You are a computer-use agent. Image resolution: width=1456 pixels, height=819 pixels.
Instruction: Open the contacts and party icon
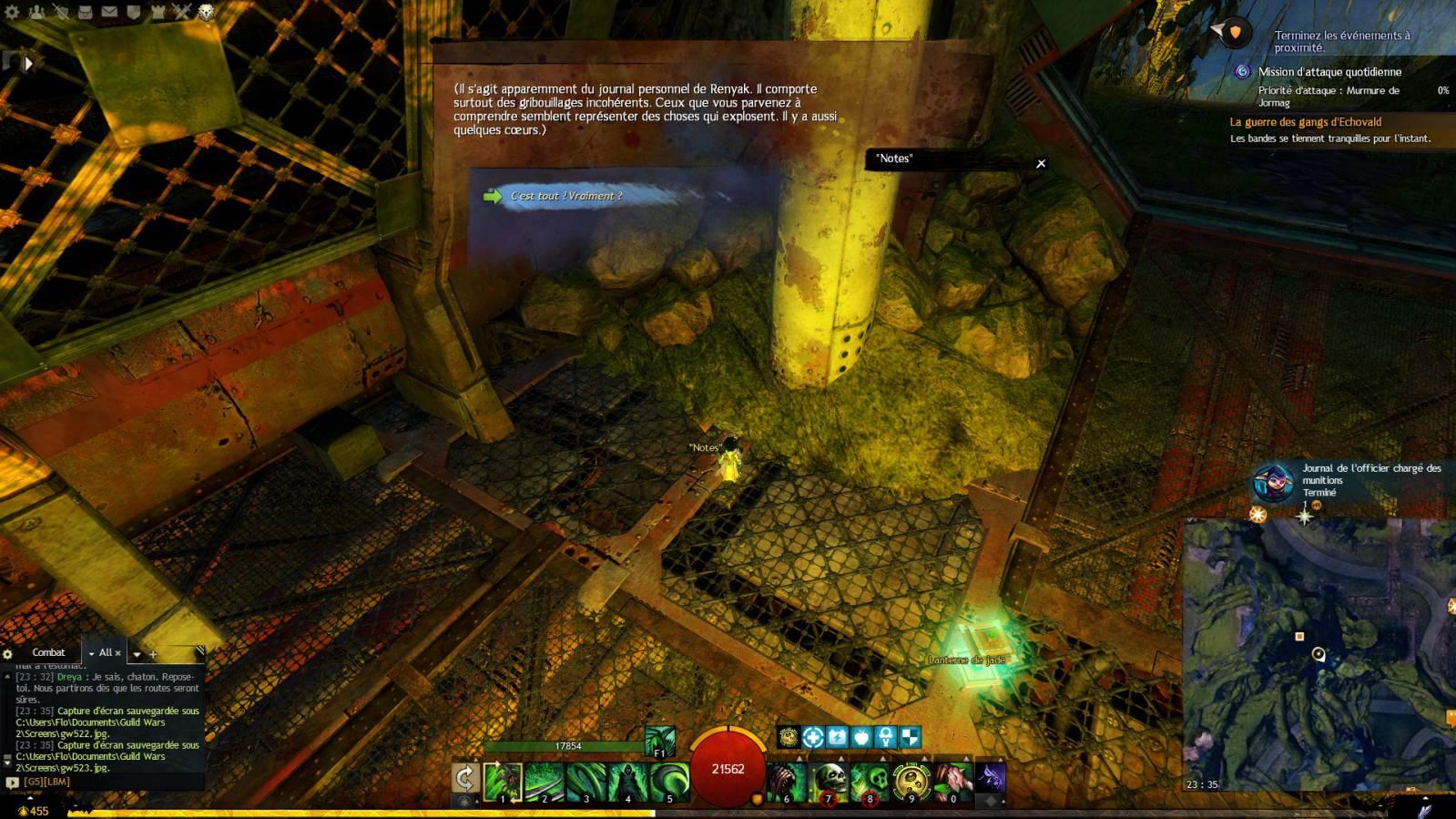[x=36, y=12]
